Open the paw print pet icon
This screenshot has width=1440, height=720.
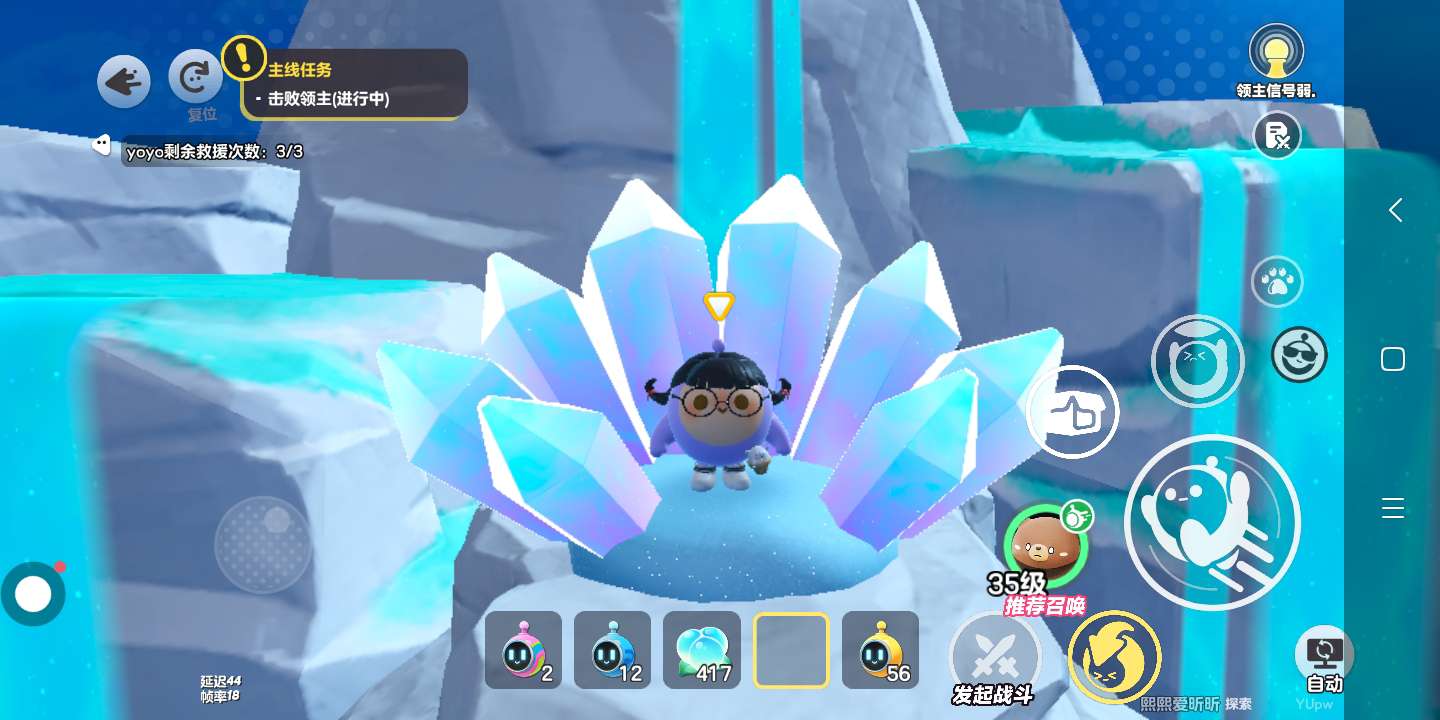point(1277,282)
